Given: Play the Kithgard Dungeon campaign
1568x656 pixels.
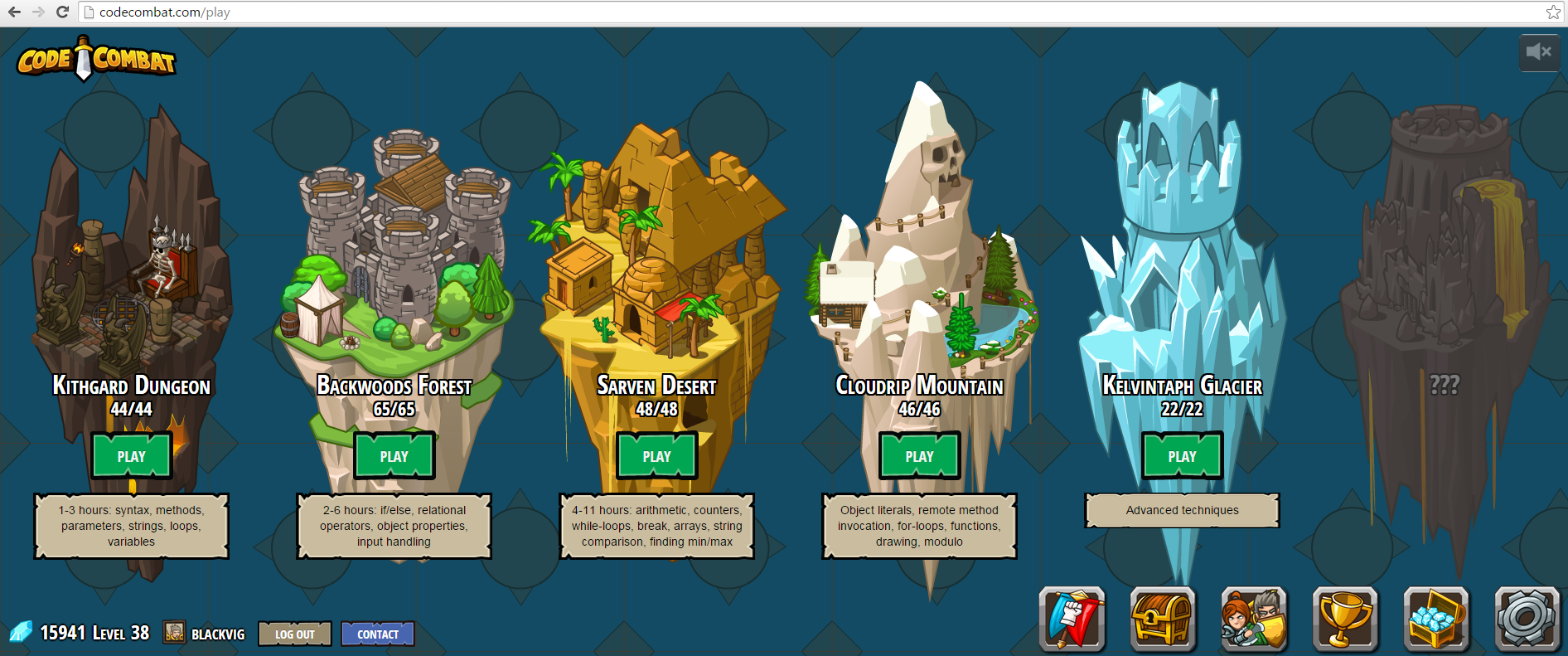Looking at the screenshot, I should (131, 456).
